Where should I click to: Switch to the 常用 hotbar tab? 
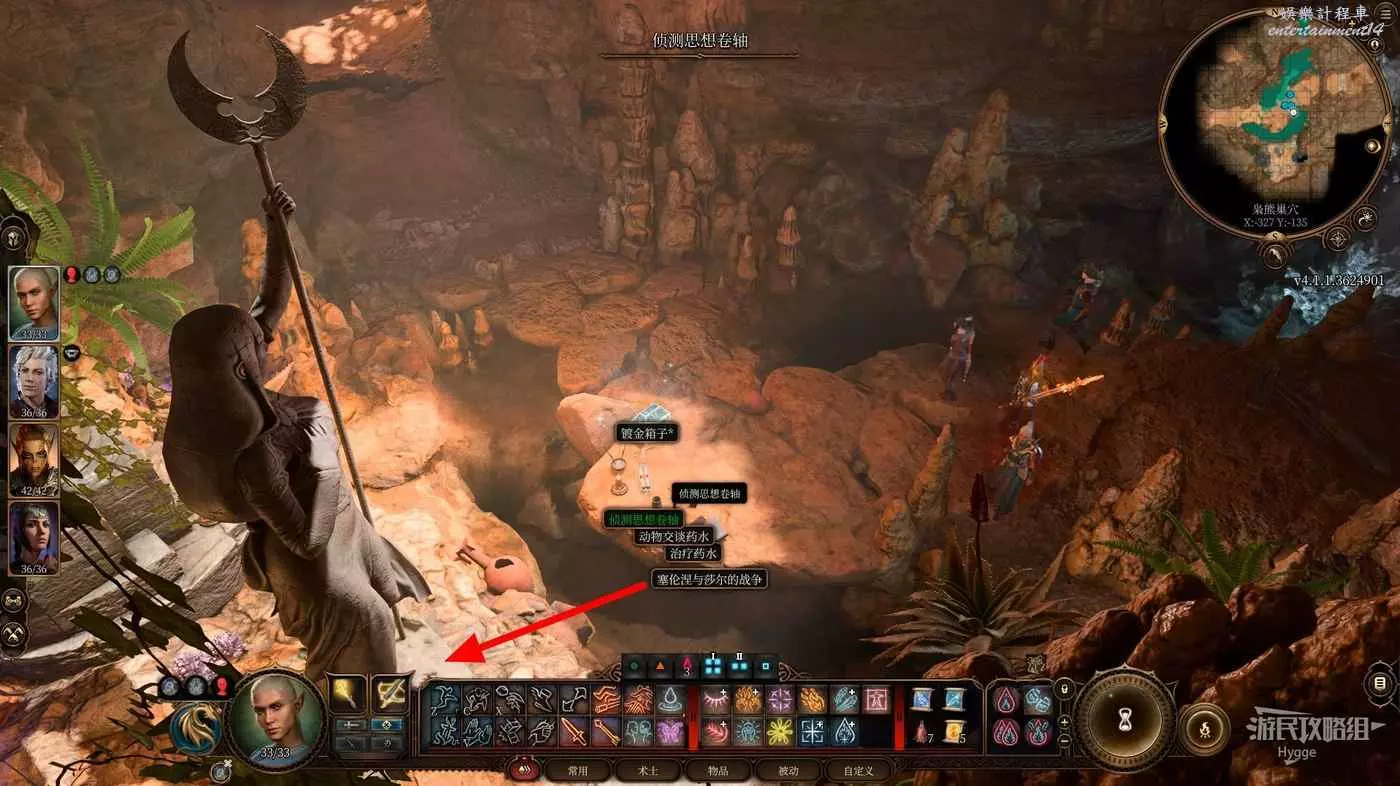(x=578, y=770)
